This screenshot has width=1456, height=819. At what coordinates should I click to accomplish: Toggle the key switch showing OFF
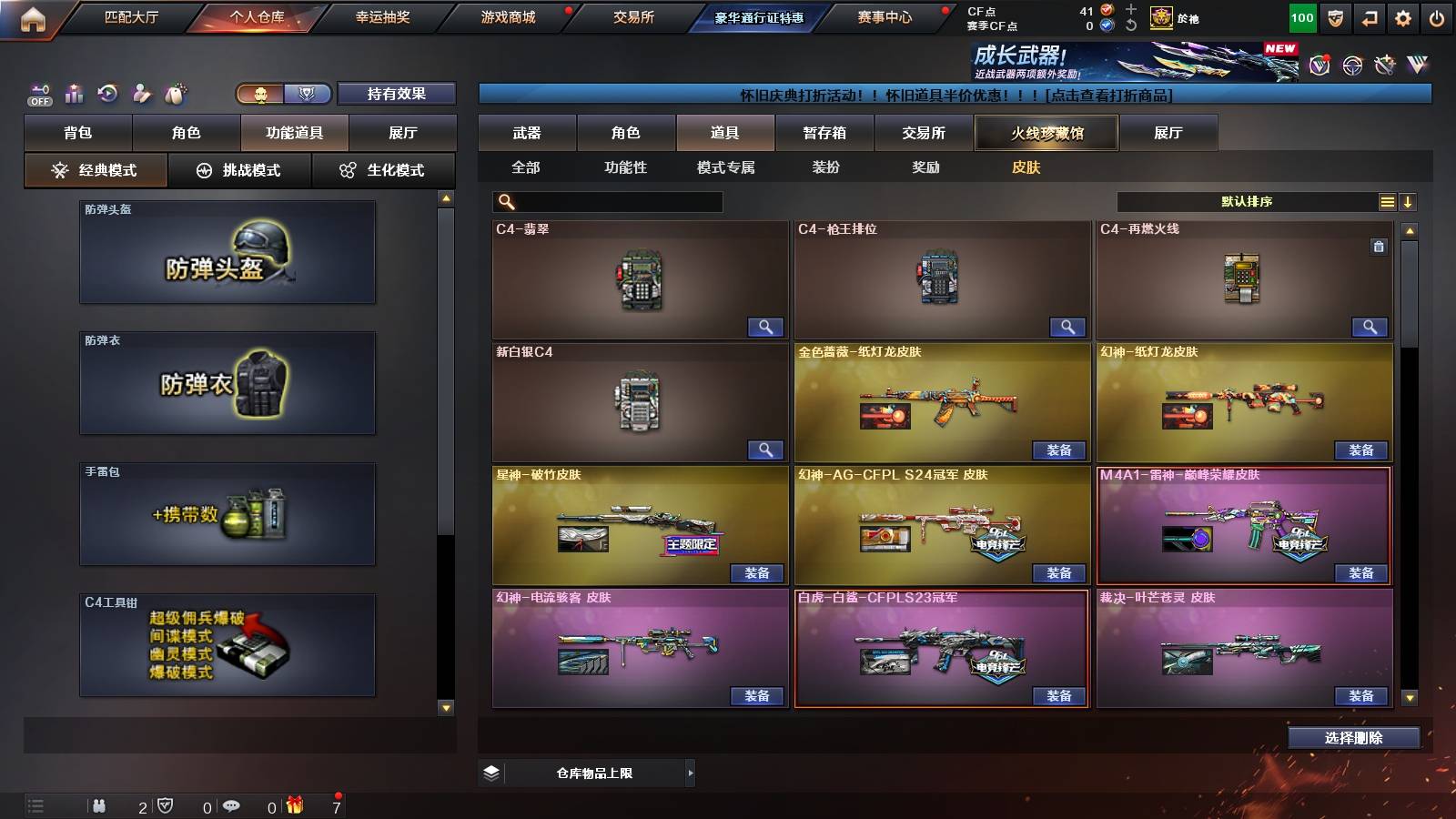(38, 92)
